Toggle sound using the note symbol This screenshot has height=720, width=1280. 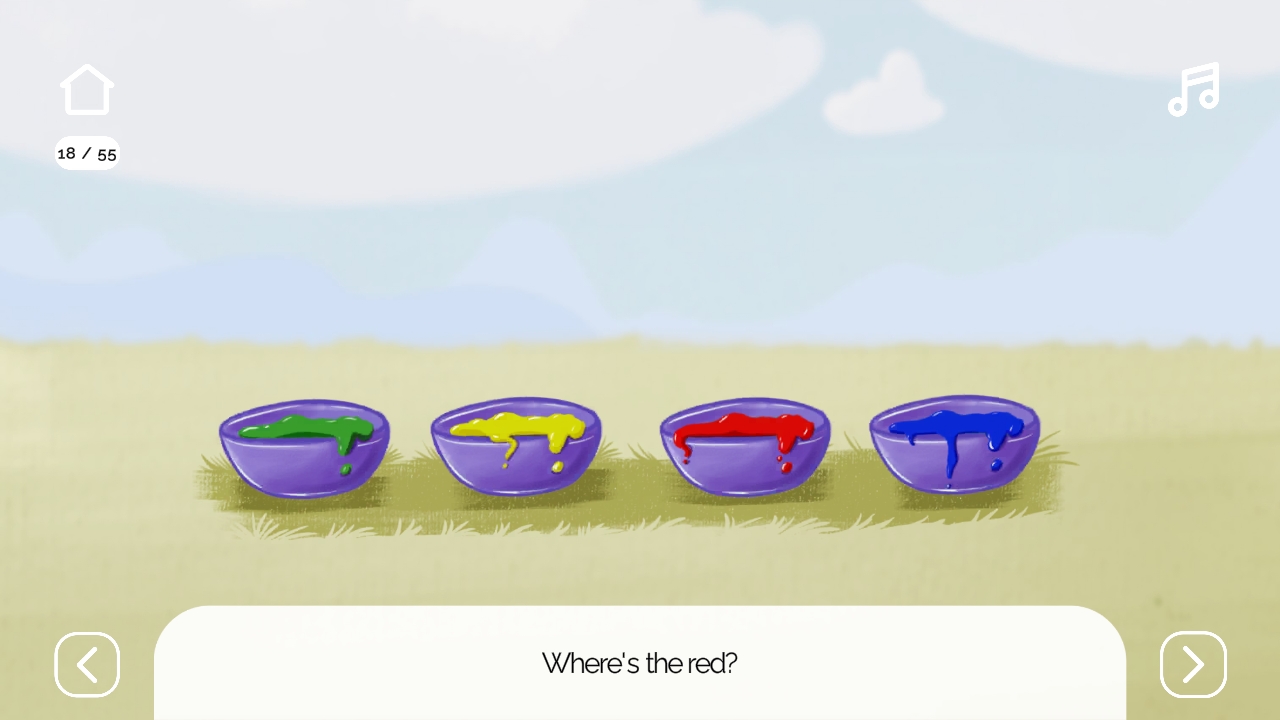(1193, 90)
